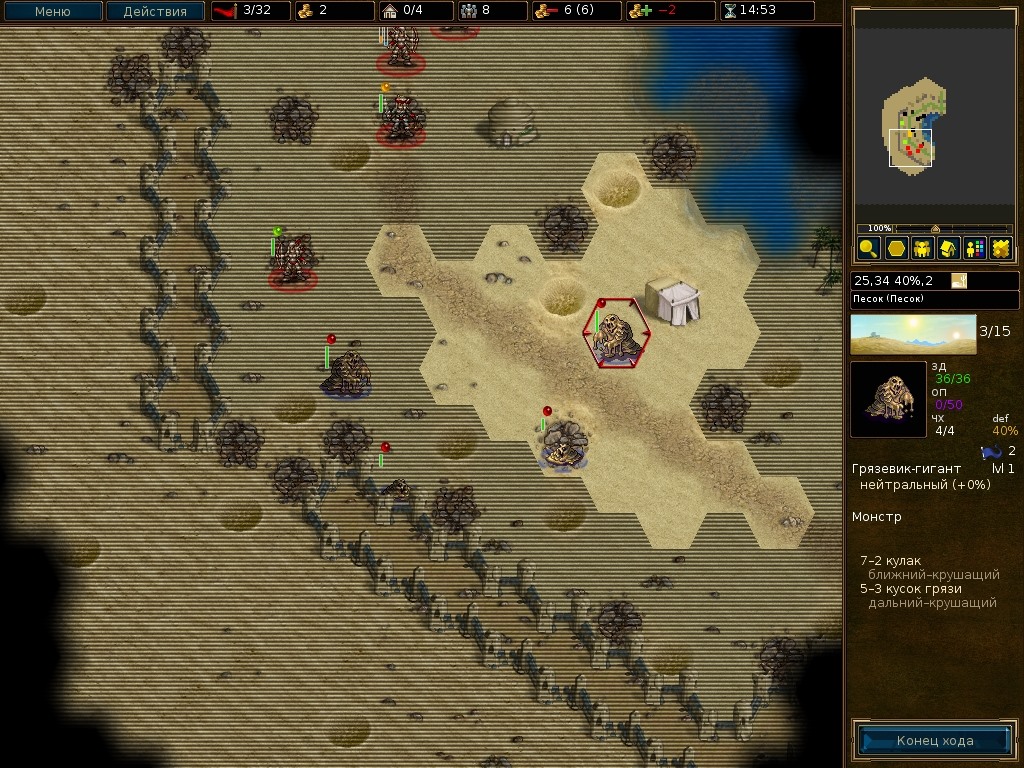This screenshot has height=768, width=1024.
Task: End the turn with Конец хода
Action: pos(934,741)
